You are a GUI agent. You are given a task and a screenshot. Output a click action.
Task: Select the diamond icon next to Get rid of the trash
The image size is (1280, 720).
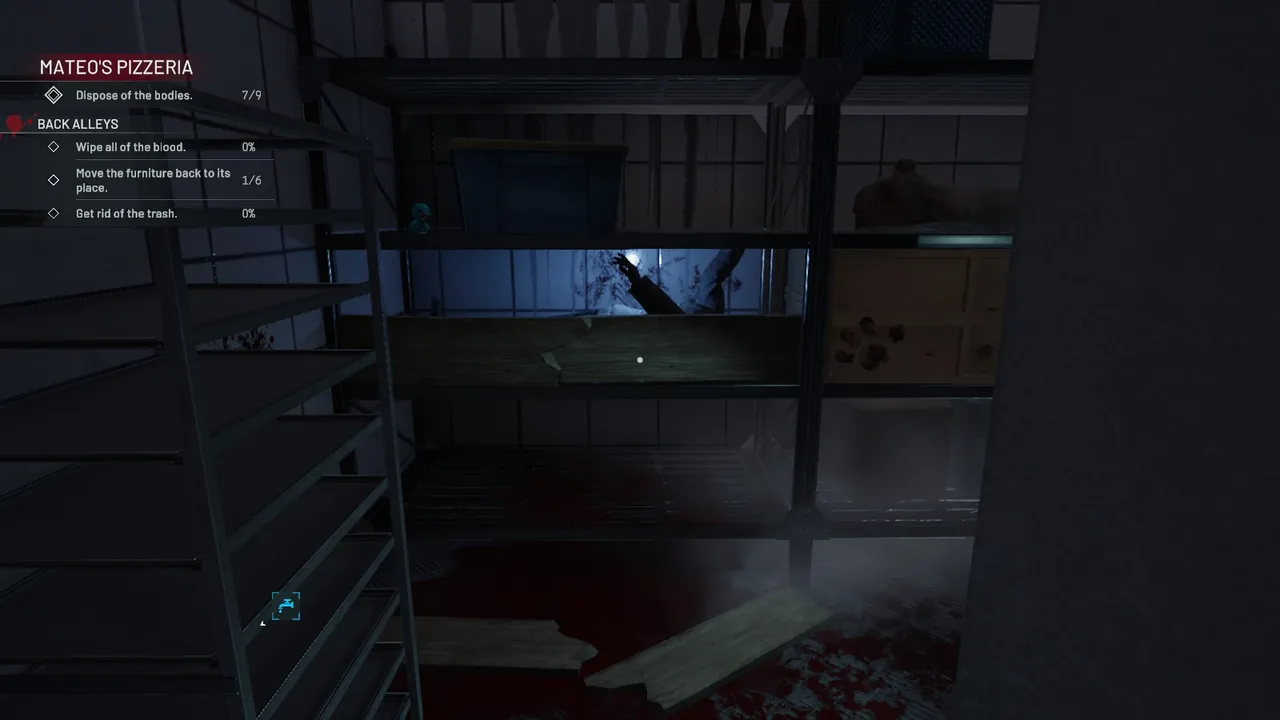54,213
